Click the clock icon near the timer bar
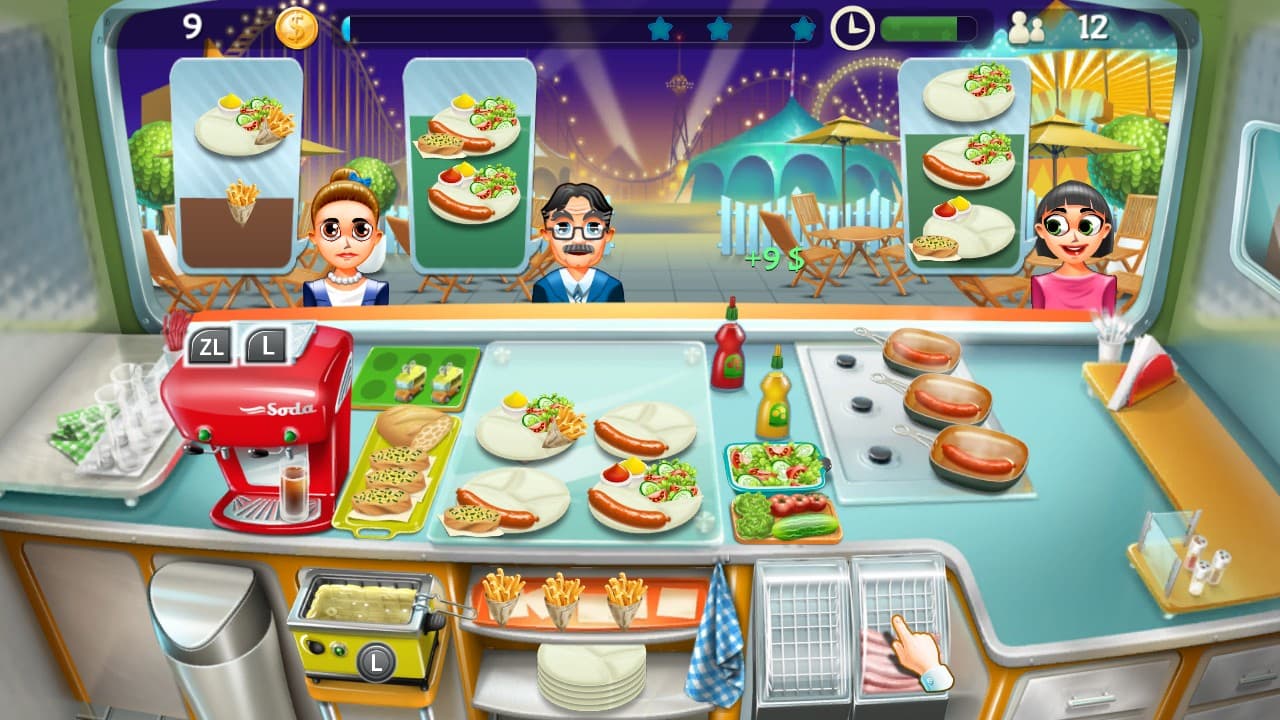The width and height of the screenshot is (1280, 720). (x=852, y=29)
